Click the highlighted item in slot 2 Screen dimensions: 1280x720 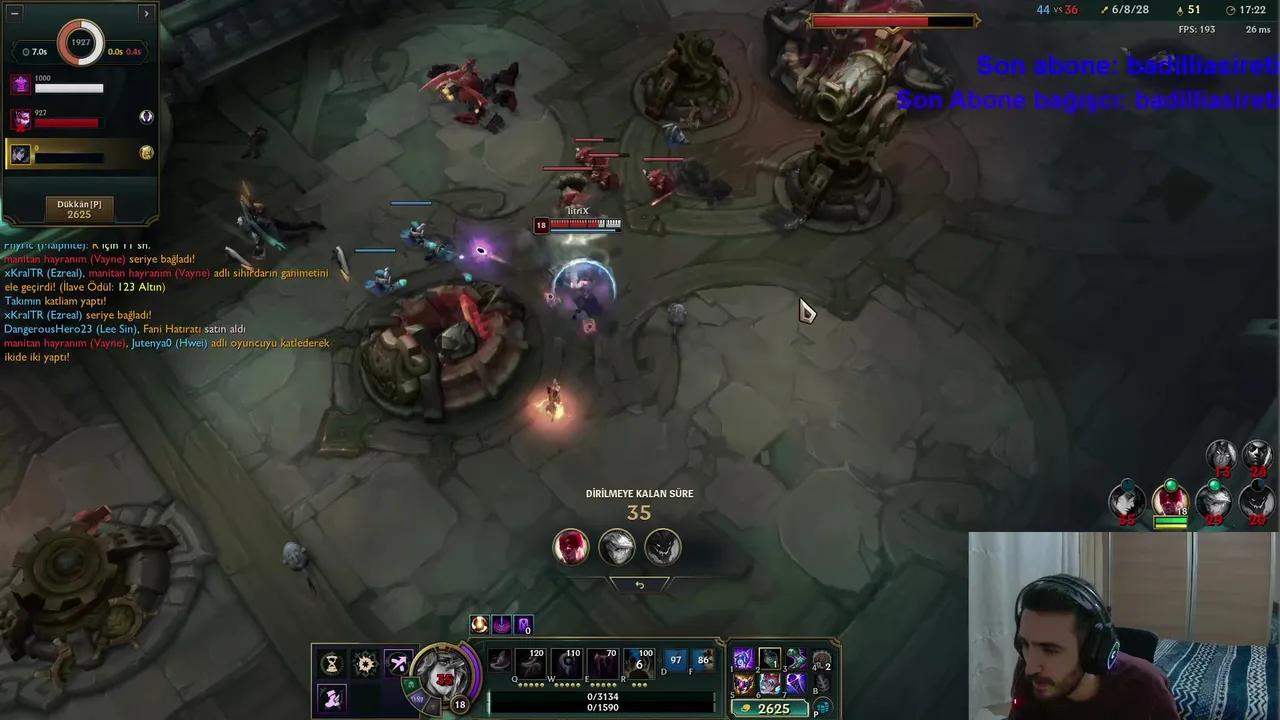770,659
